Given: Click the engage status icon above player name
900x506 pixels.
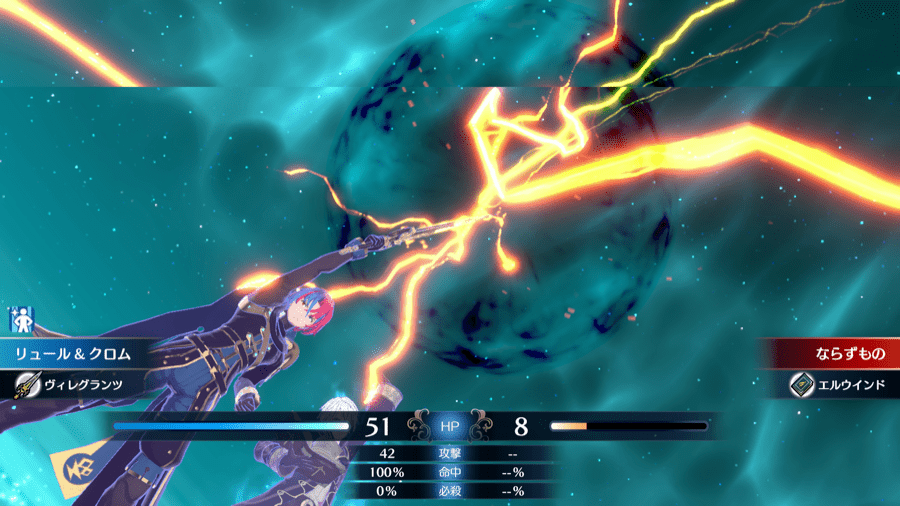Looking at the screenshot, I should pyautogui.click(x=22, y=320).
